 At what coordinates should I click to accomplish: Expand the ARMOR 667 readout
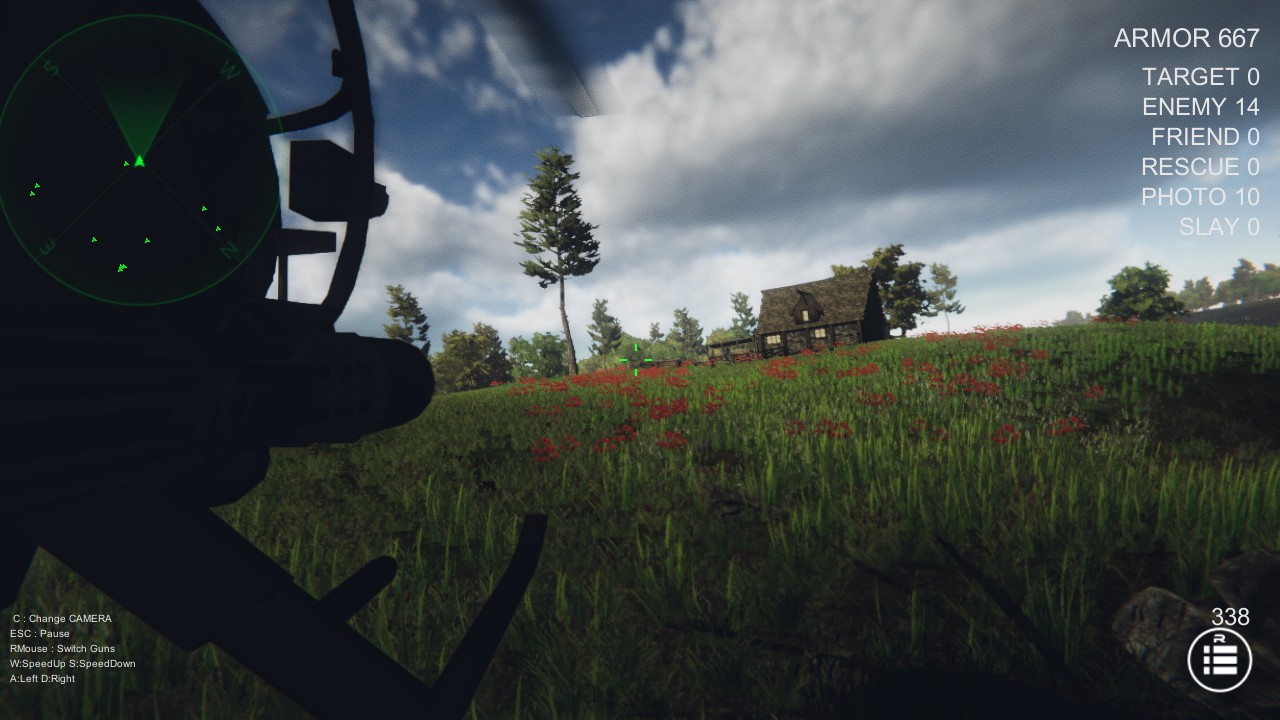tap(1185, 38)
